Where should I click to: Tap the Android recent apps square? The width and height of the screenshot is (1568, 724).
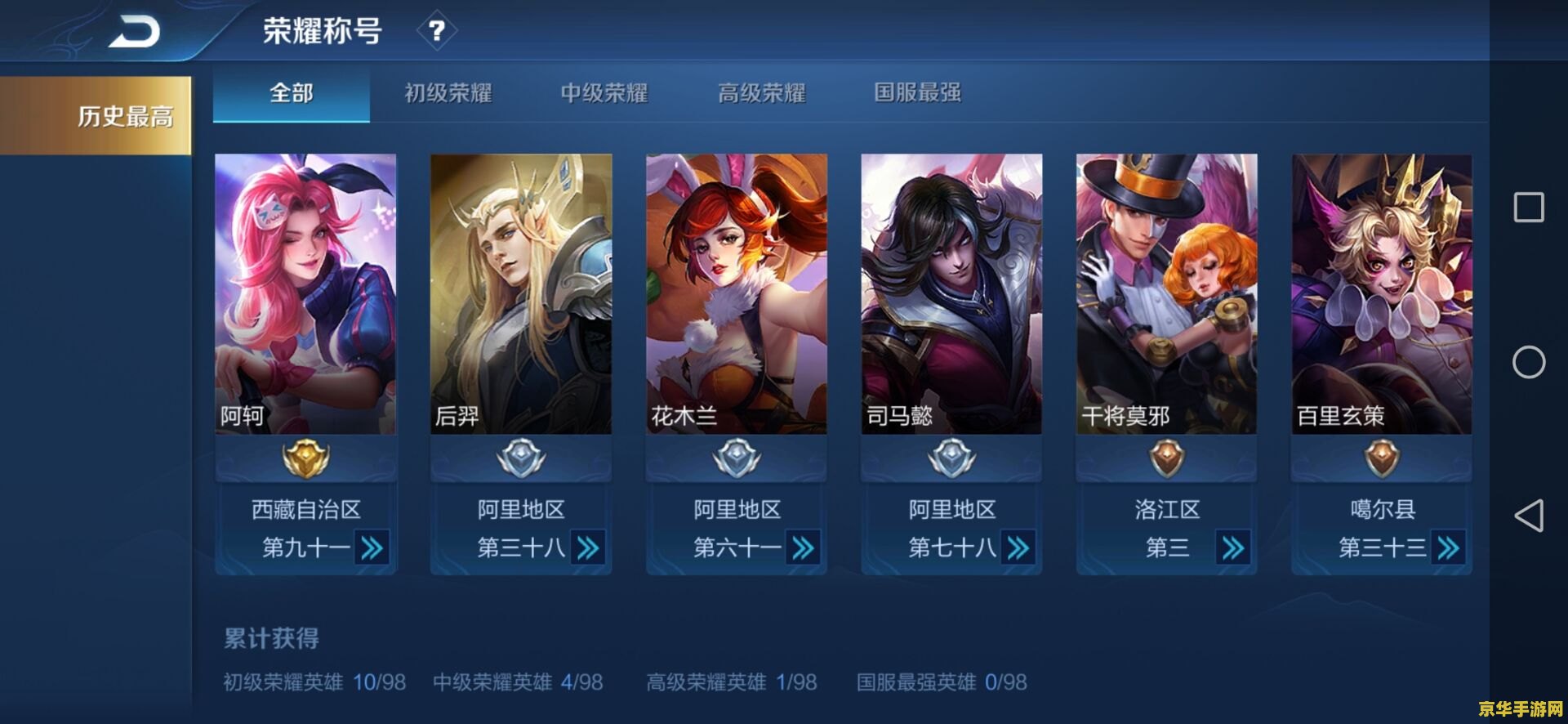click(1529, 208)
